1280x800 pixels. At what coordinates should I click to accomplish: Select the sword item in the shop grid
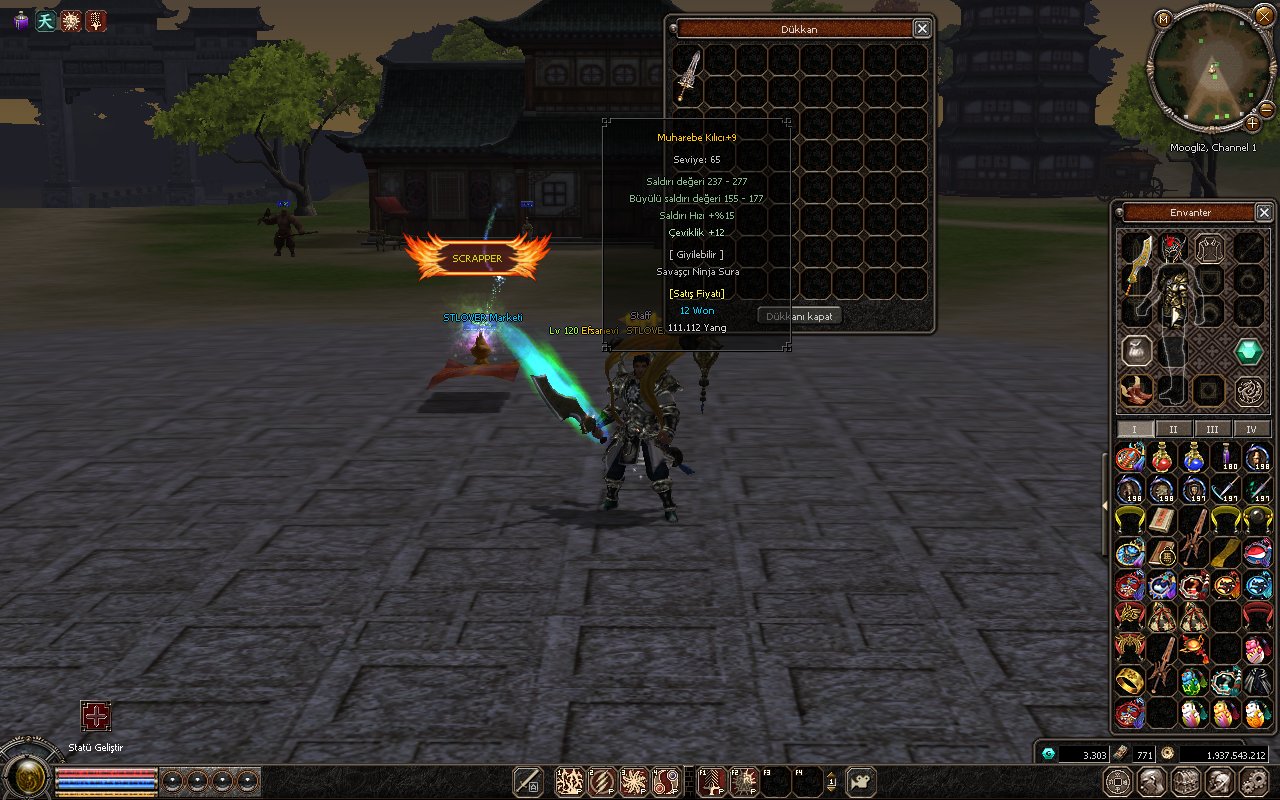pyautogui.click(x=688, y=73)
